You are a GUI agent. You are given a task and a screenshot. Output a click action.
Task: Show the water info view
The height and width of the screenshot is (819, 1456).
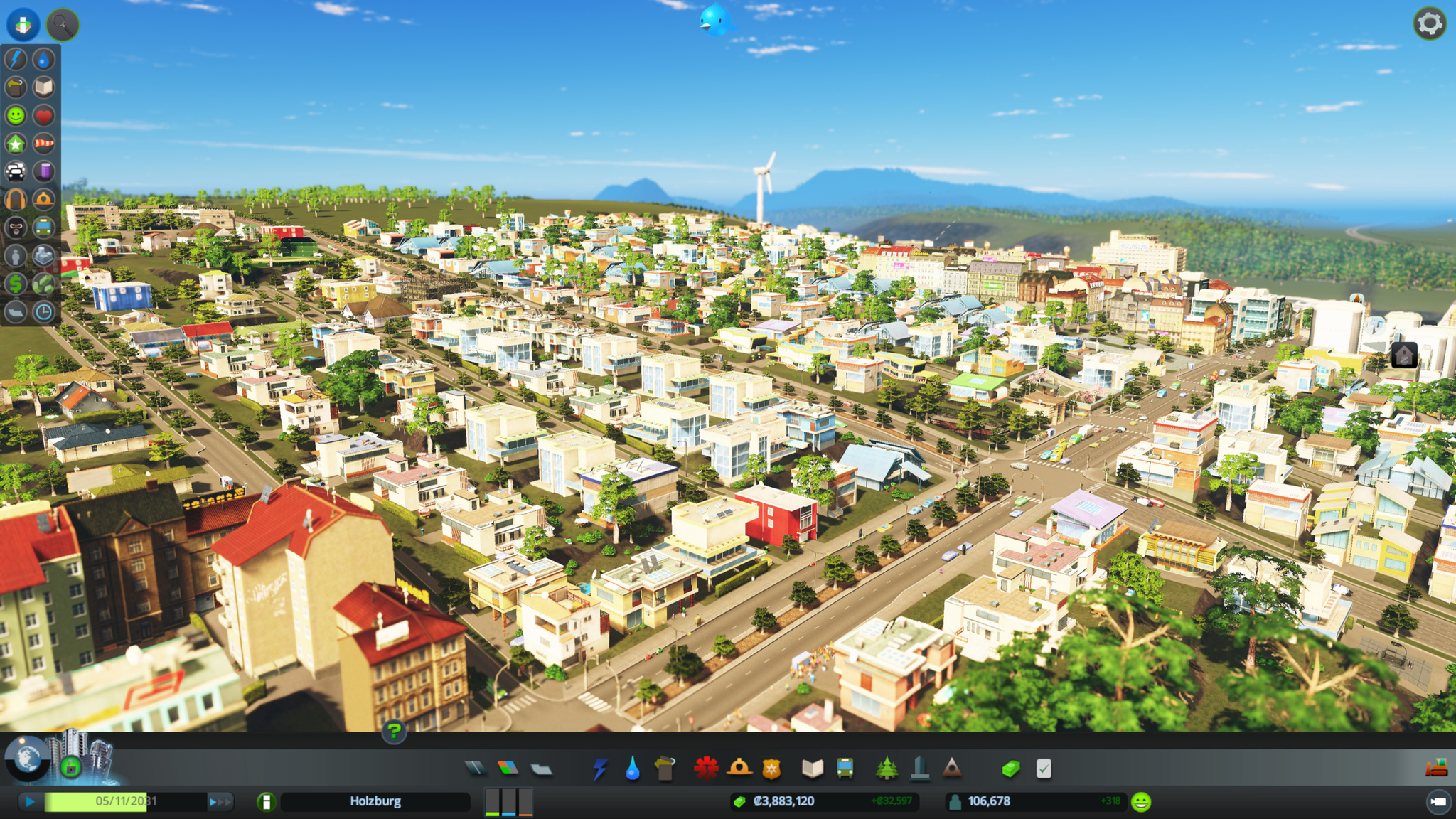[44, 60]
